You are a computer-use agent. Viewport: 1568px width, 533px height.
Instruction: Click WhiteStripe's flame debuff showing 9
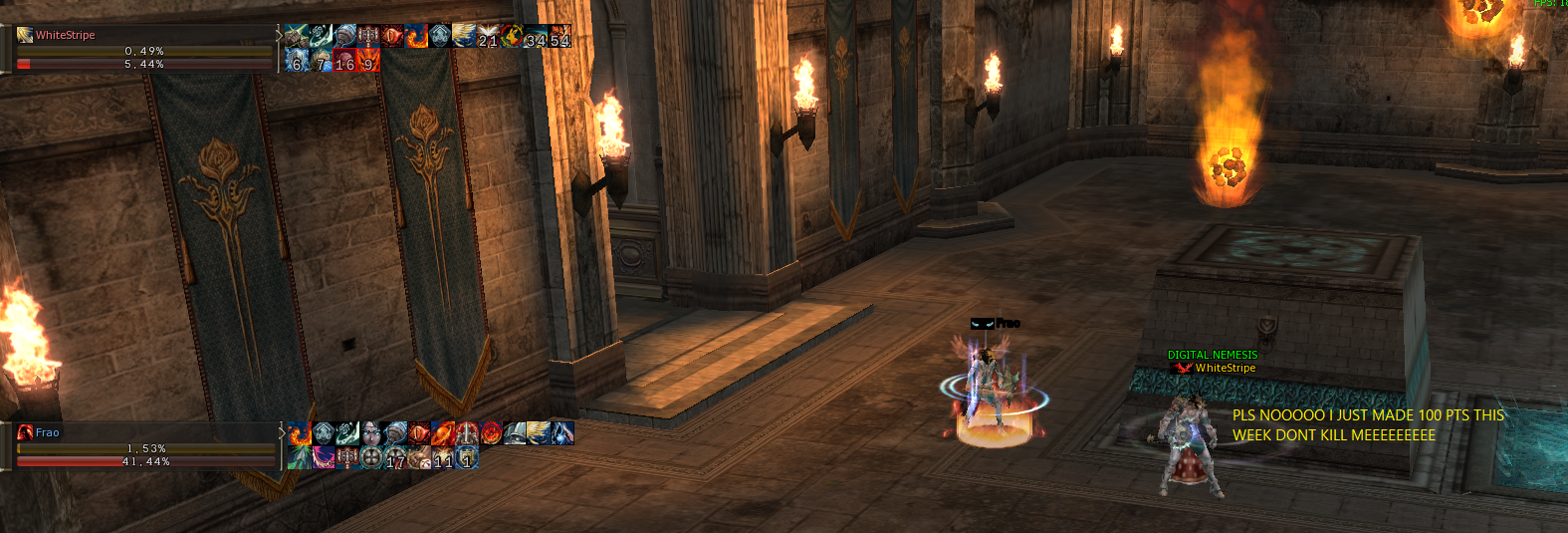pos(368,60)
